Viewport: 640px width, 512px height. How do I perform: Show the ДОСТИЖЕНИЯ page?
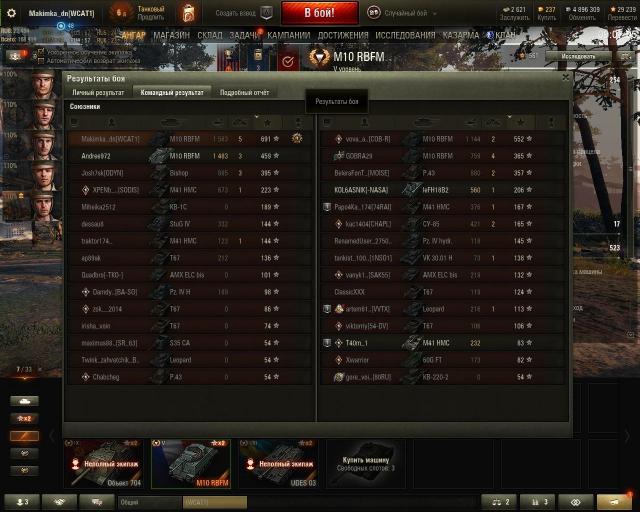pyautogui.click(x=343, y=34)
